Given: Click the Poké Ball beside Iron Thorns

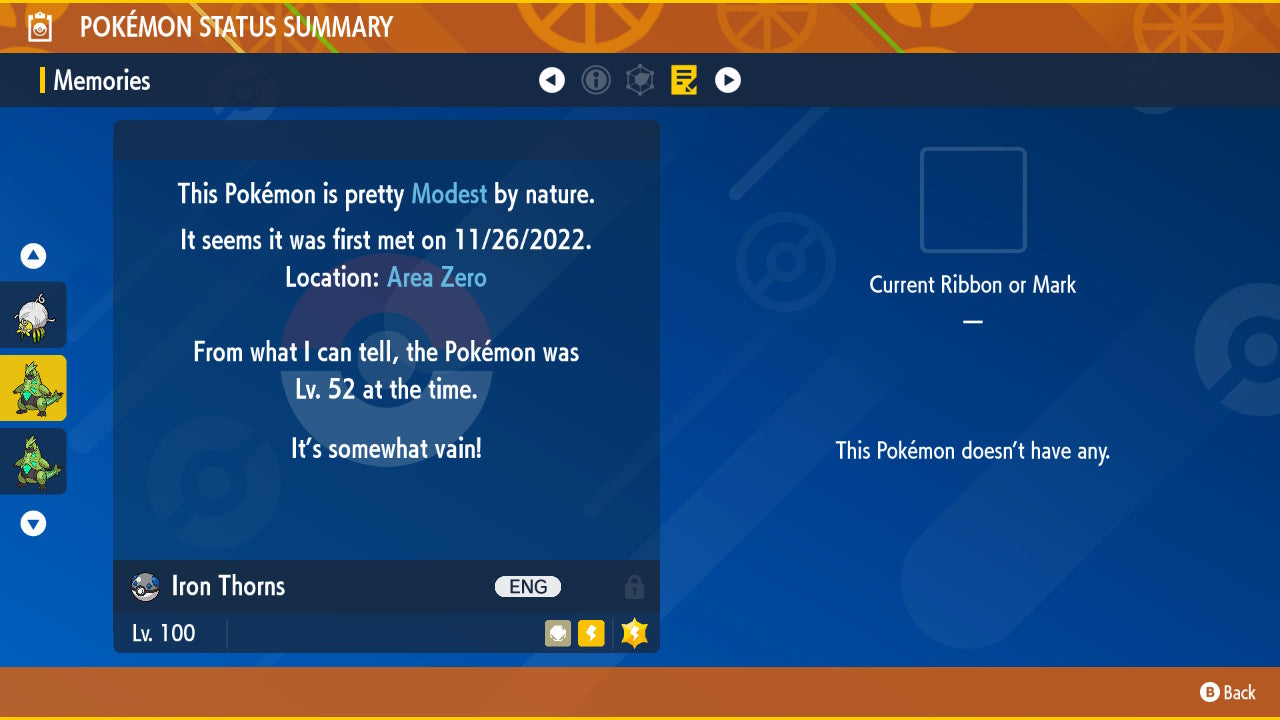Looking at the screenshot, I should tap(143, 587).
